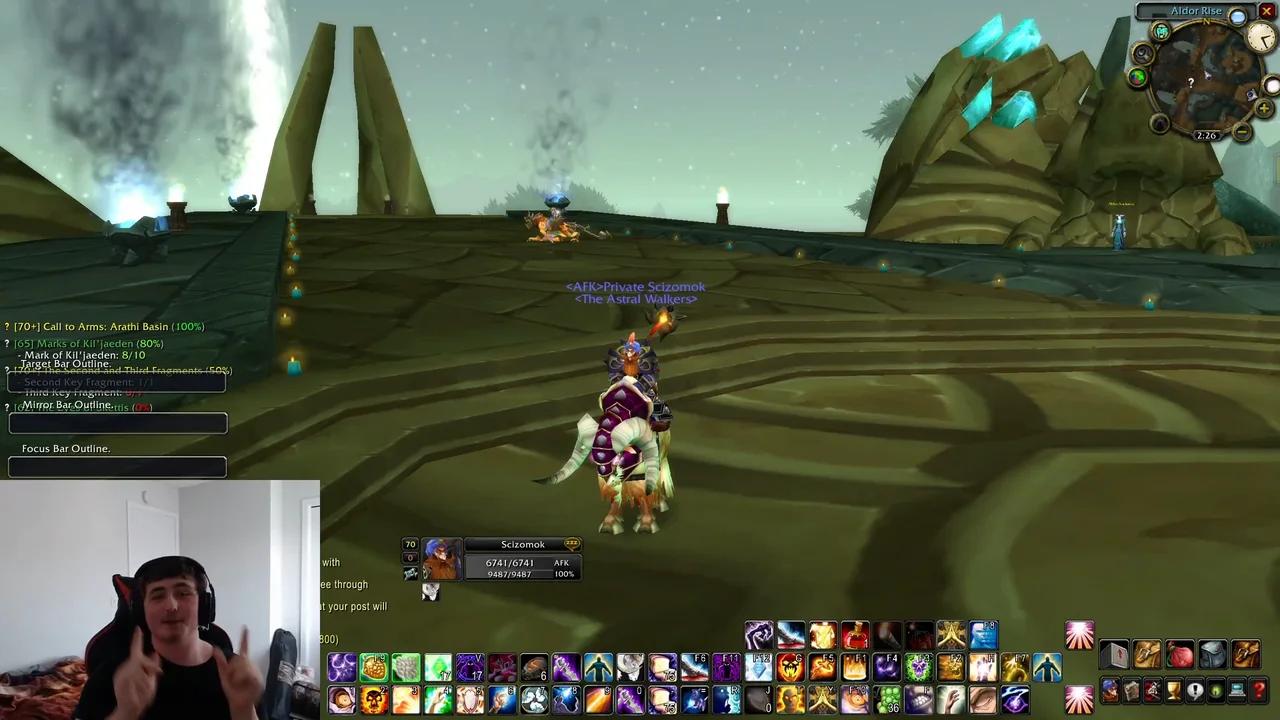Click Scizomok's character portrait
This screenshot has height=720, width=1280.
(441, 560)
